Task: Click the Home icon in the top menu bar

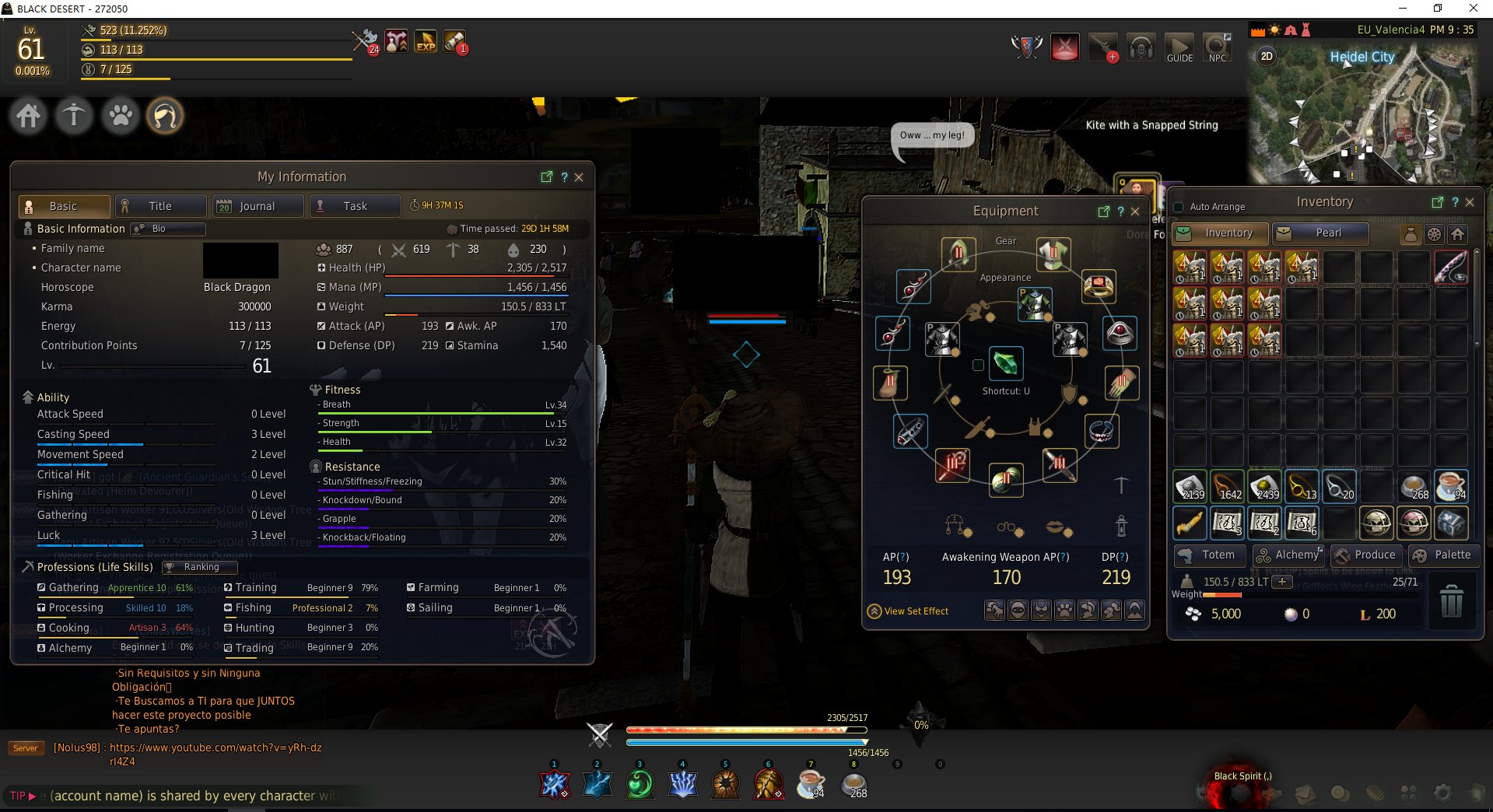Action: [27, 115]
